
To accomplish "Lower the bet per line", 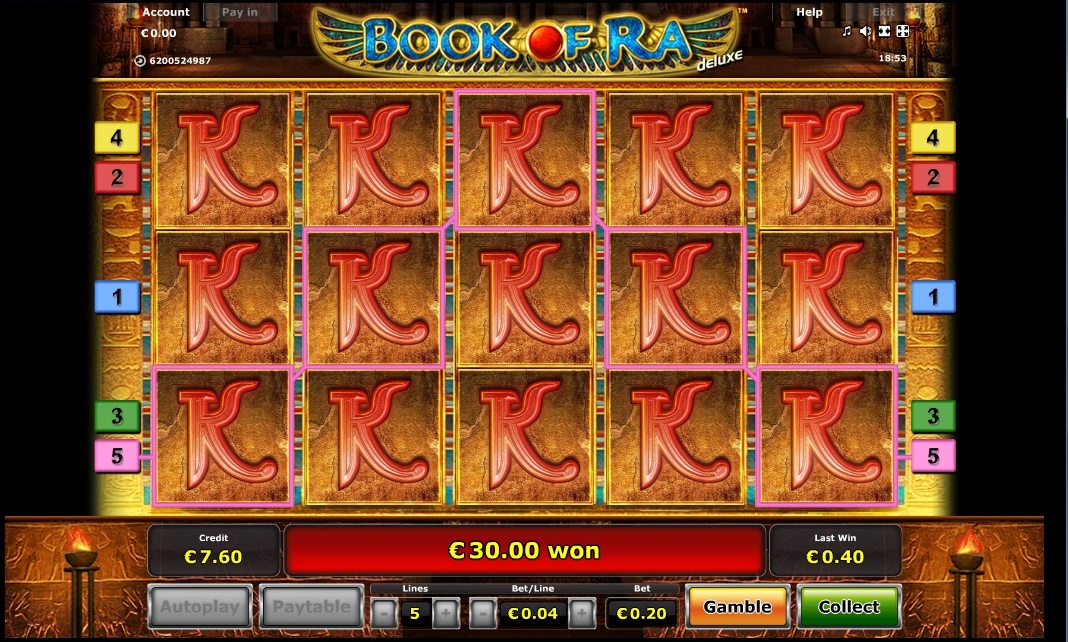I will pos(482,612).
